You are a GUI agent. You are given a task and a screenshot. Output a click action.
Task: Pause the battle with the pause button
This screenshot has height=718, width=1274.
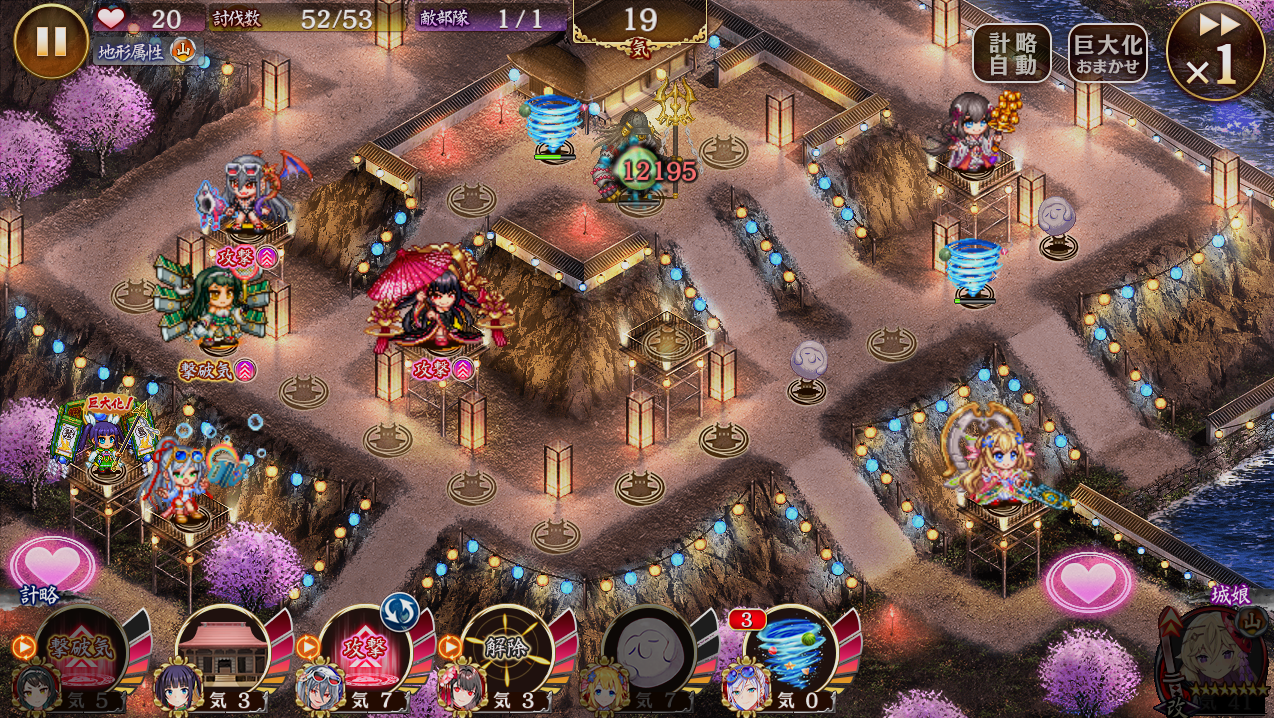(51, 41)
